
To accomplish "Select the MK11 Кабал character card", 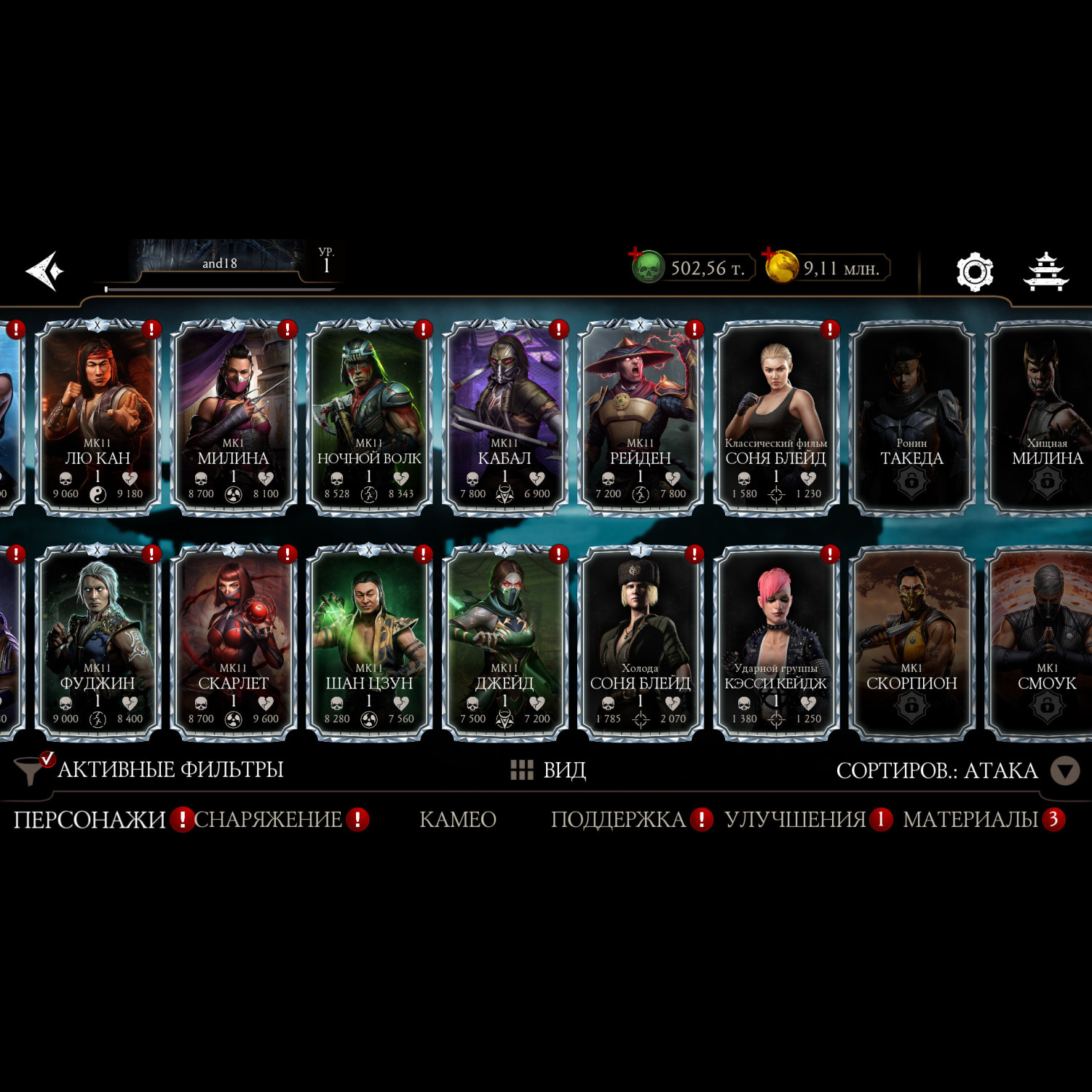I will coord(505,417).
